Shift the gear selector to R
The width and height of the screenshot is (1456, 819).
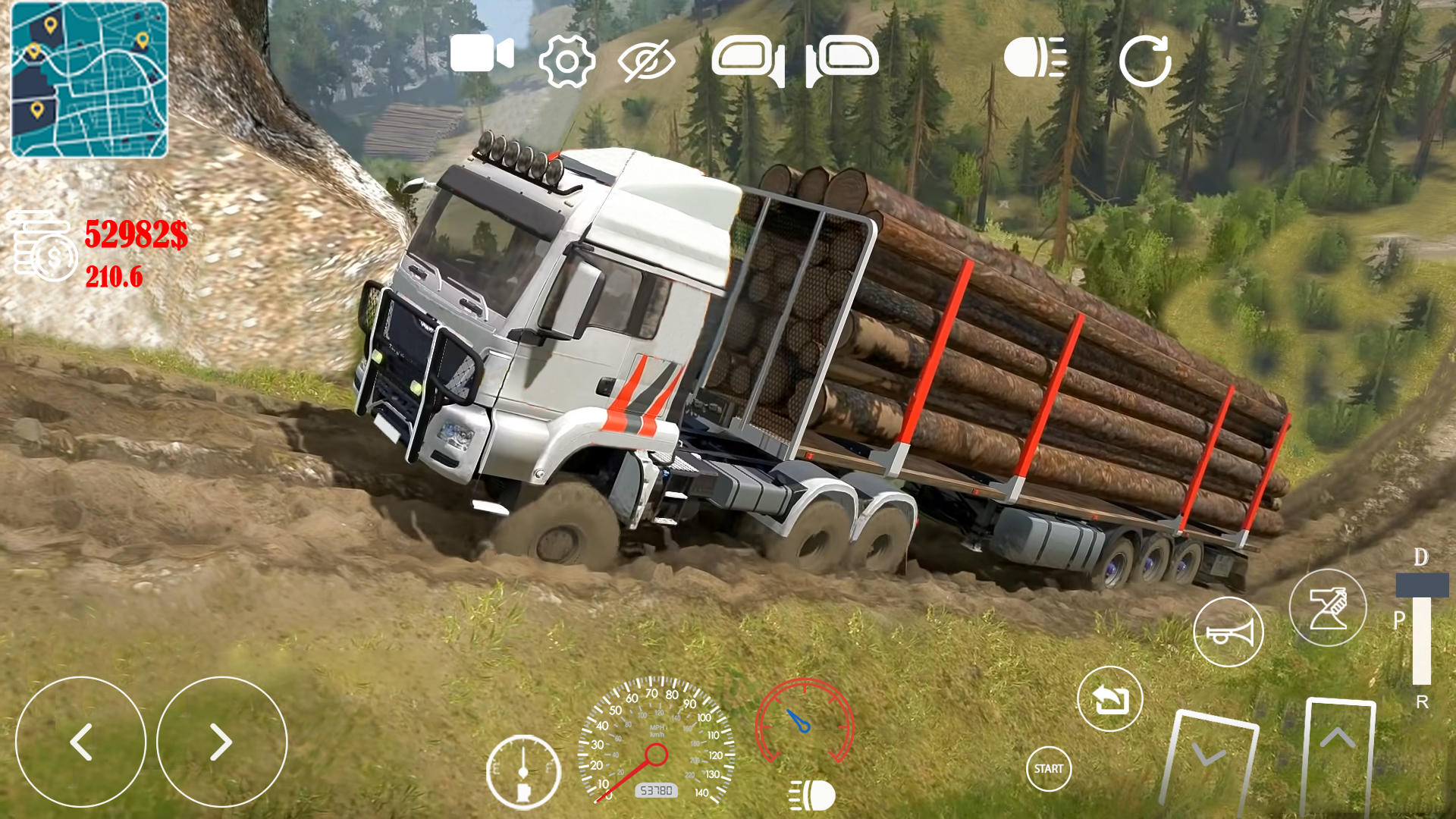[x=1422, y=701]
